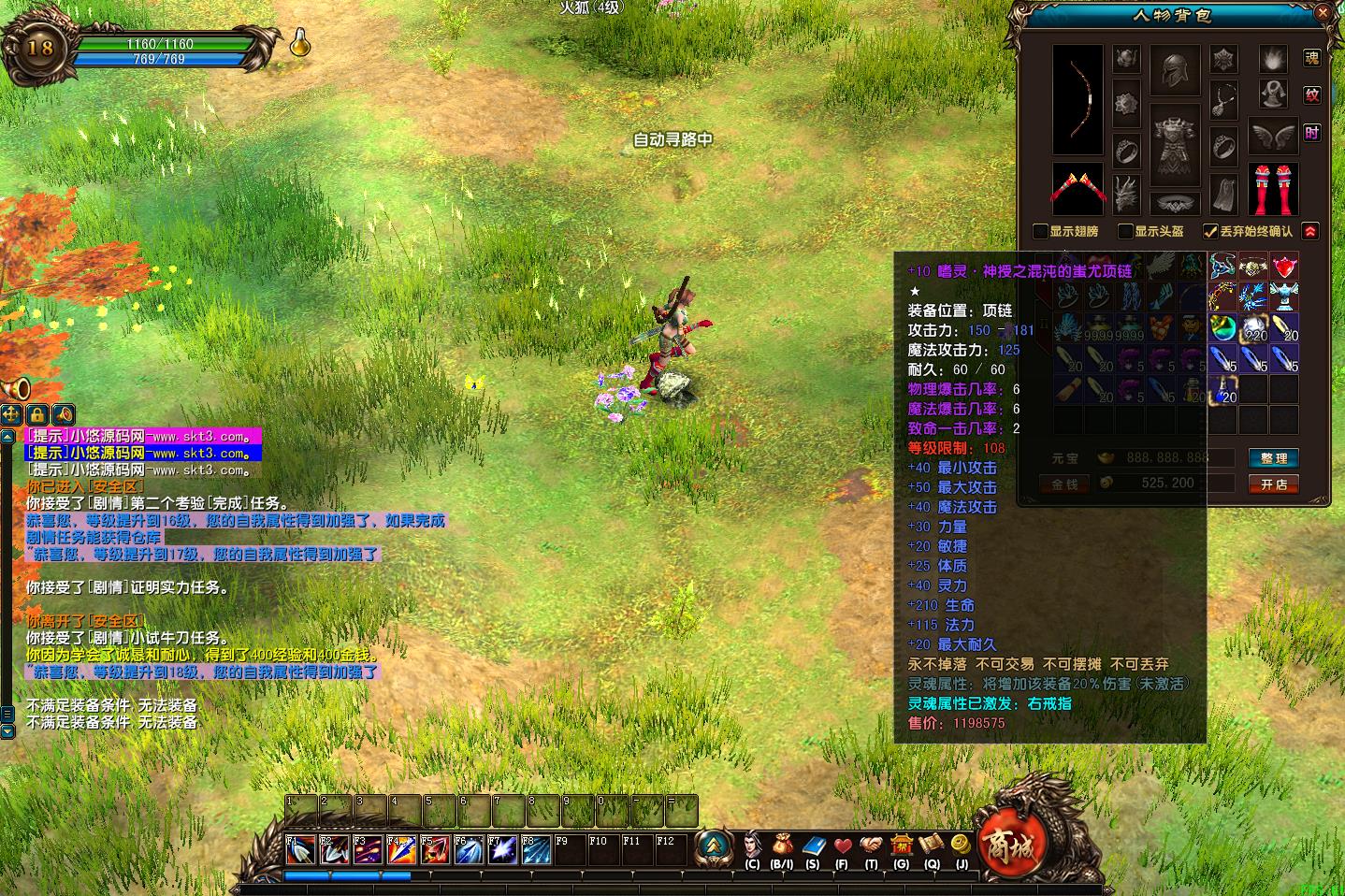Close the character backpack window
This screenshot has height=896, width=1345.
point(1323,14)
